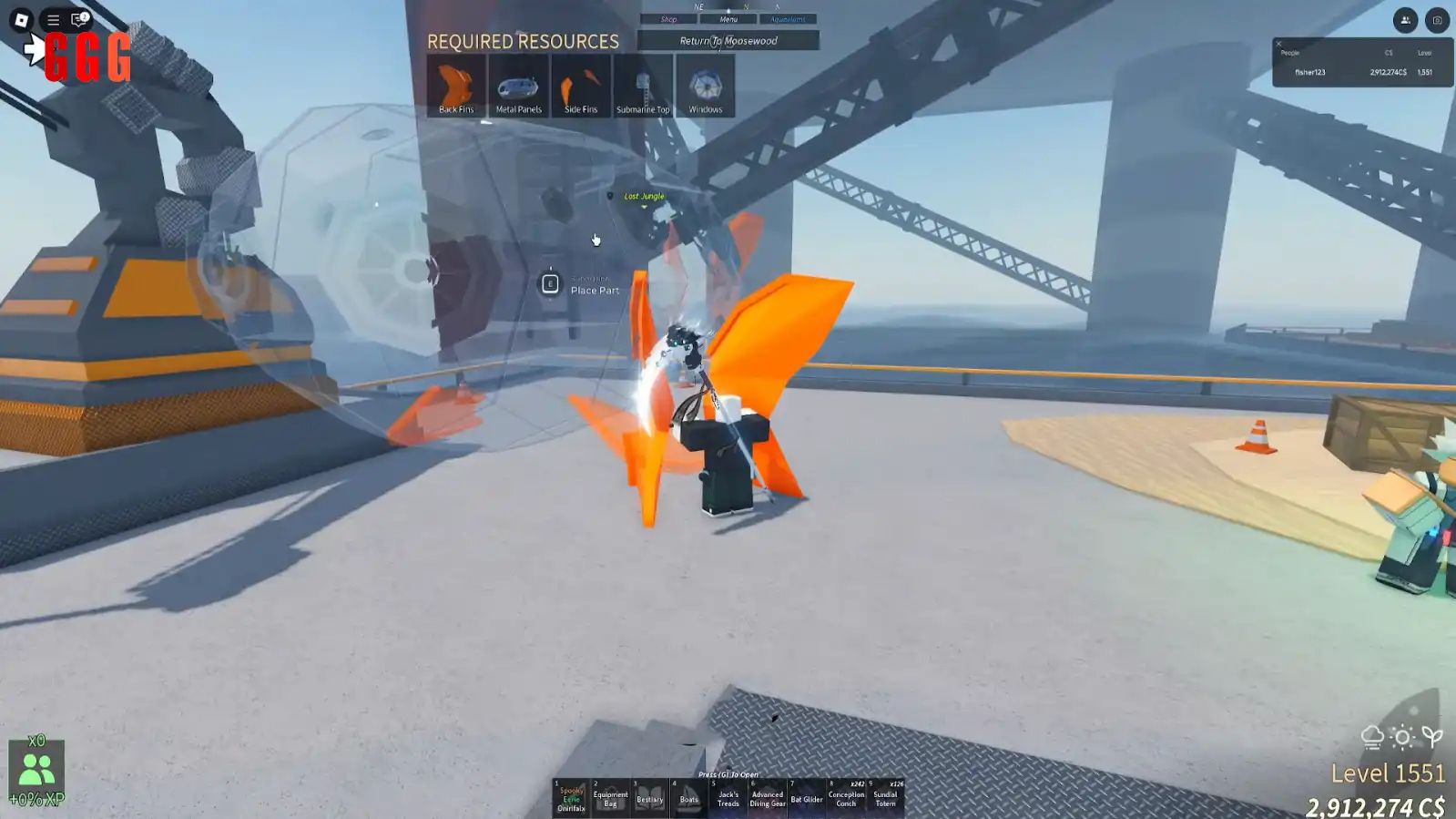The image size is (1456, 819).
Task: Open the Bestiary hotbar slot
Action: 649,797
